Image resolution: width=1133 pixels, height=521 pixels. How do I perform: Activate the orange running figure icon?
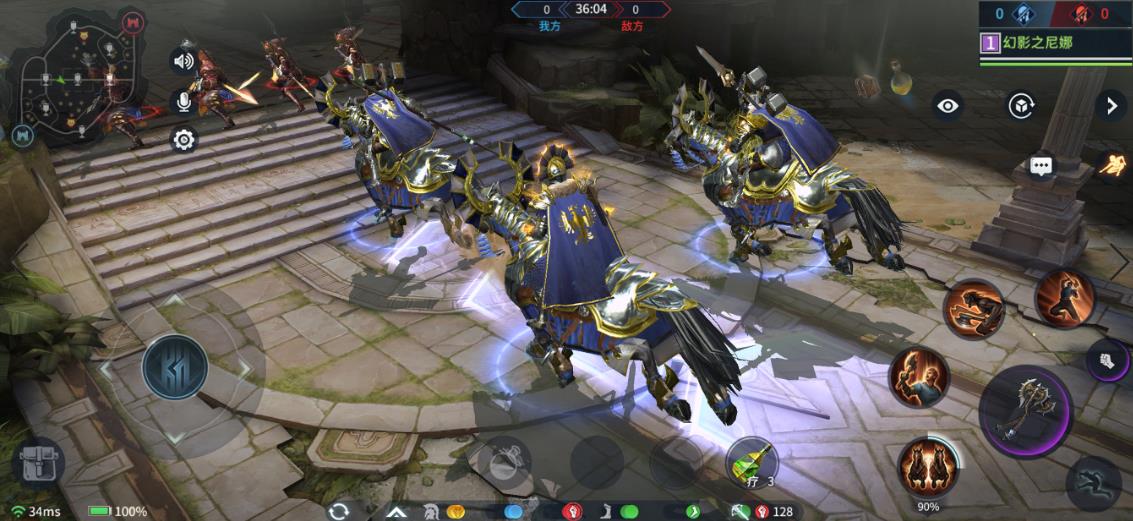pyautogui.click(x=1112, y=166)
